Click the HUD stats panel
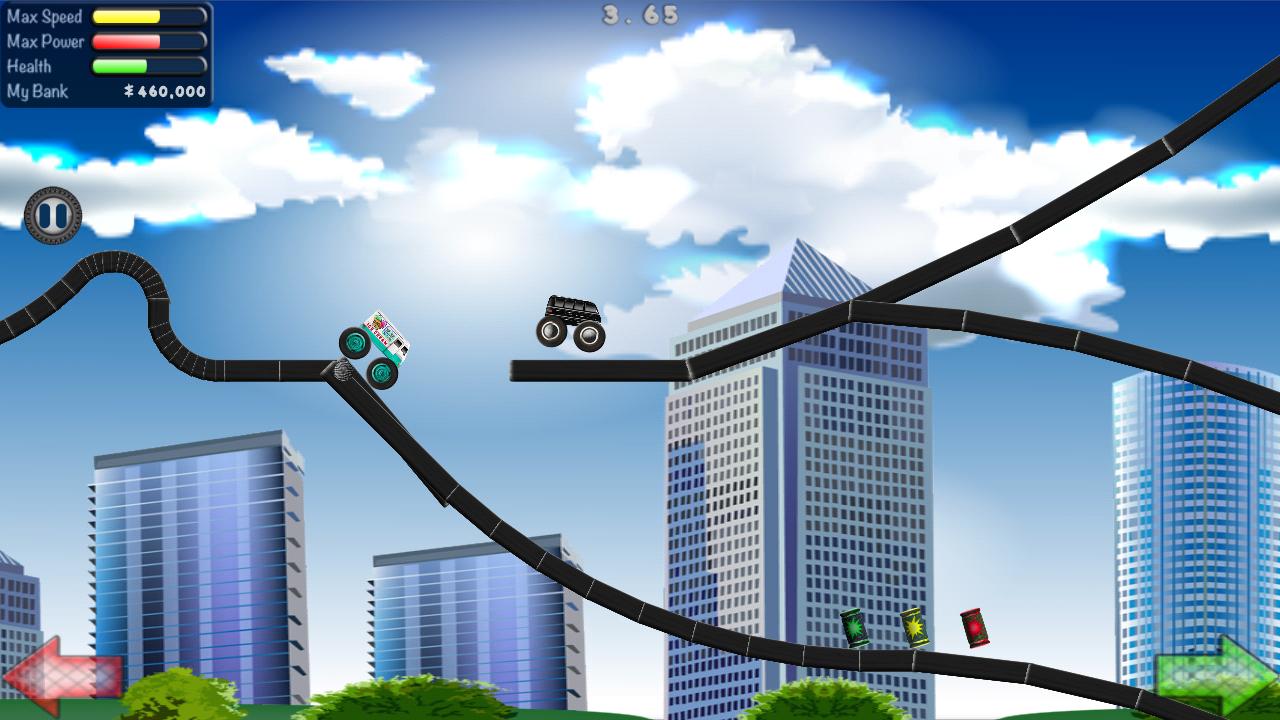The image size is (1280, 720). 107,53
